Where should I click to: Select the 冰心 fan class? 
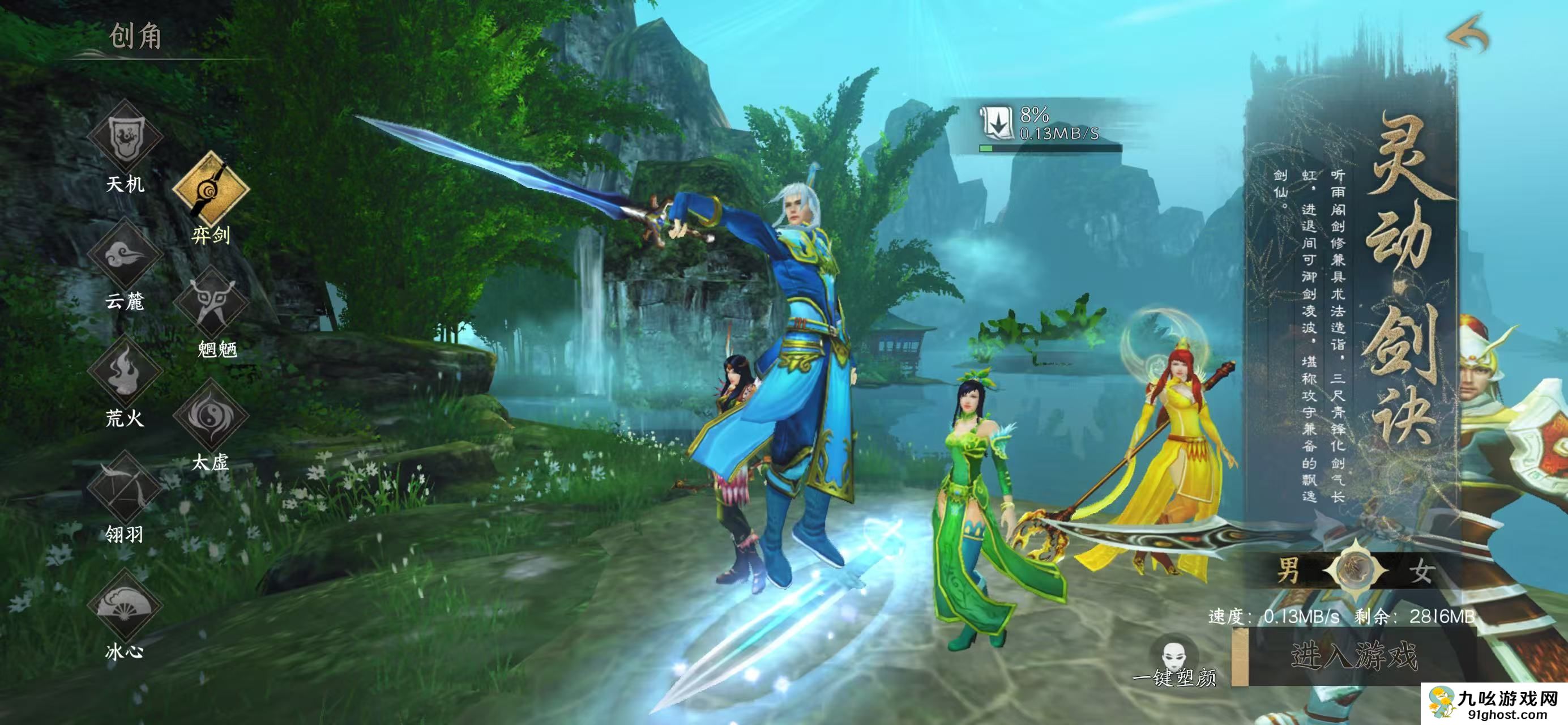tap(125, 604)
